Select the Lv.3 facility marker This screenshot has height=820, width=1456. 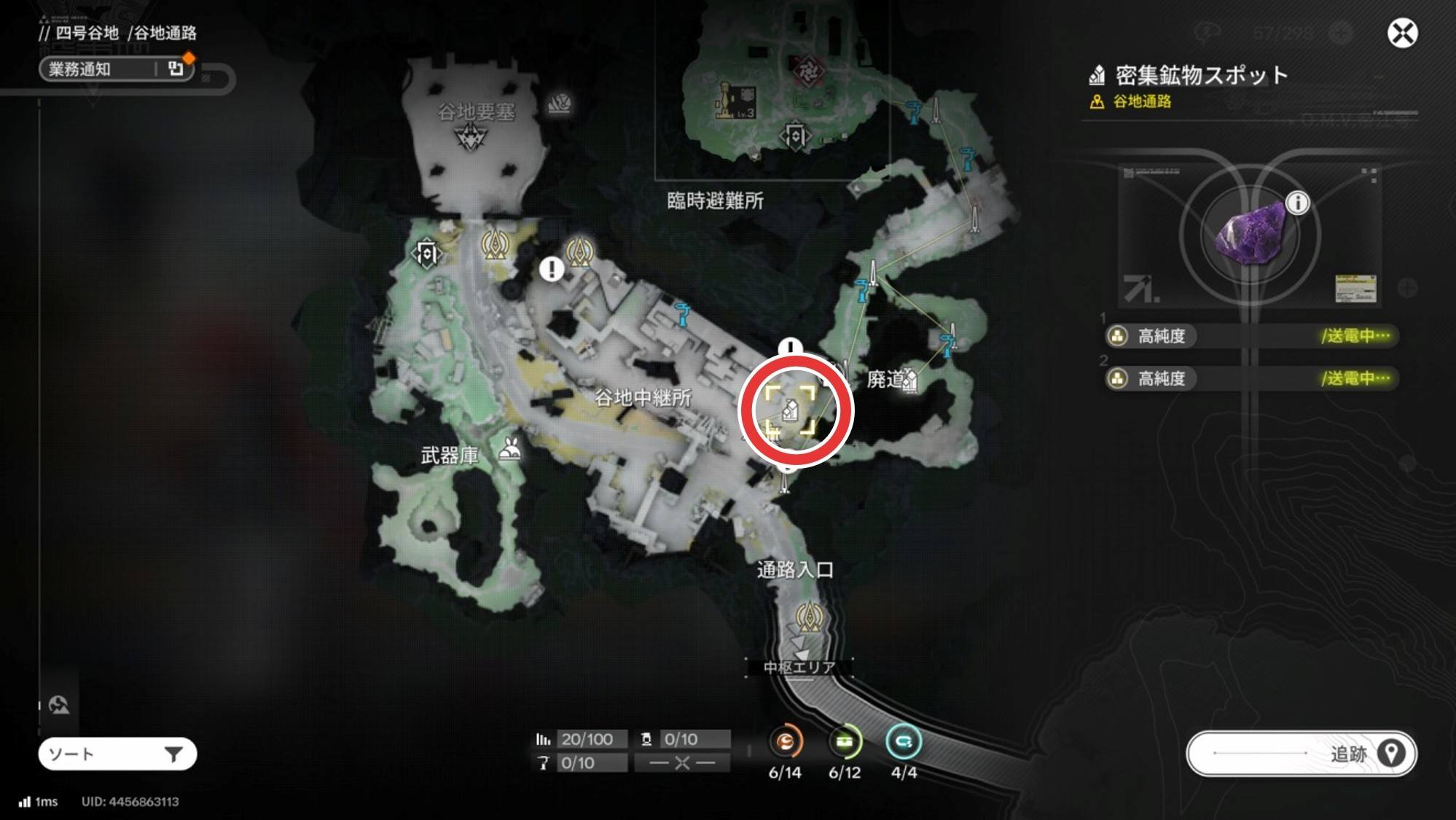[736, 101]
